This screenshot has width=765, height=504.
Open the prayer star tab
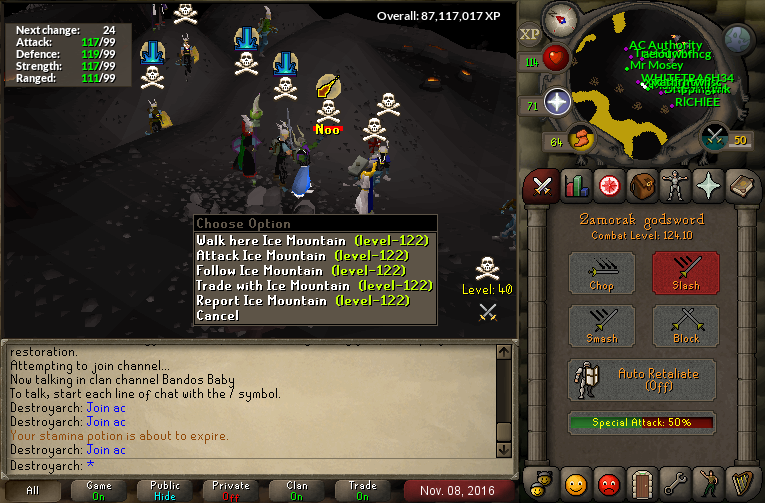click(x=709, y=185)
